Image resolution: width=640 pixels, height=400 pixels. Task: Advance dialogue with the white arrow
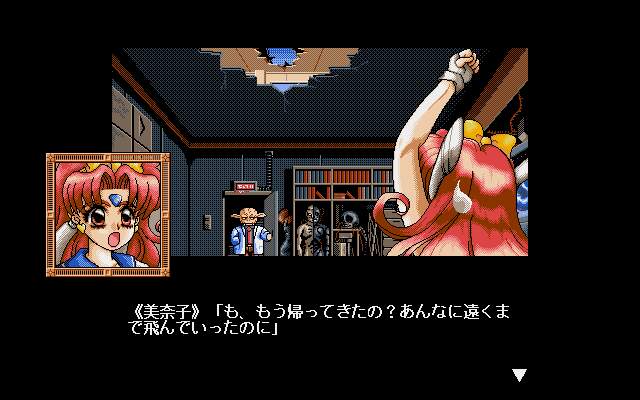pyautogui.click(x=518, y=375)
